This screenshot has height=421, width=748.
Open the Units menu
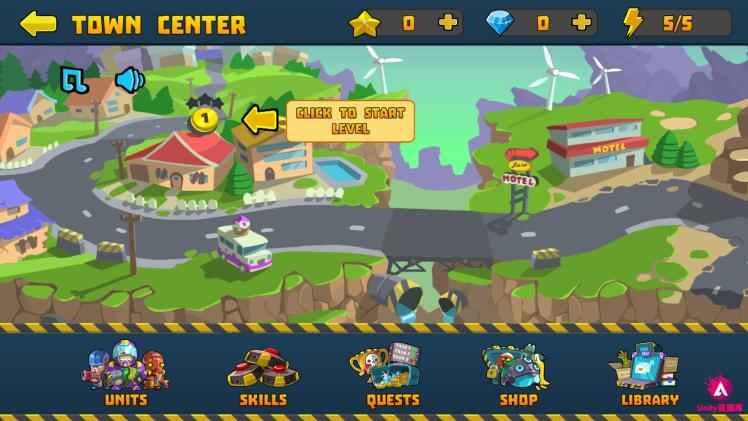coord(126,374)
